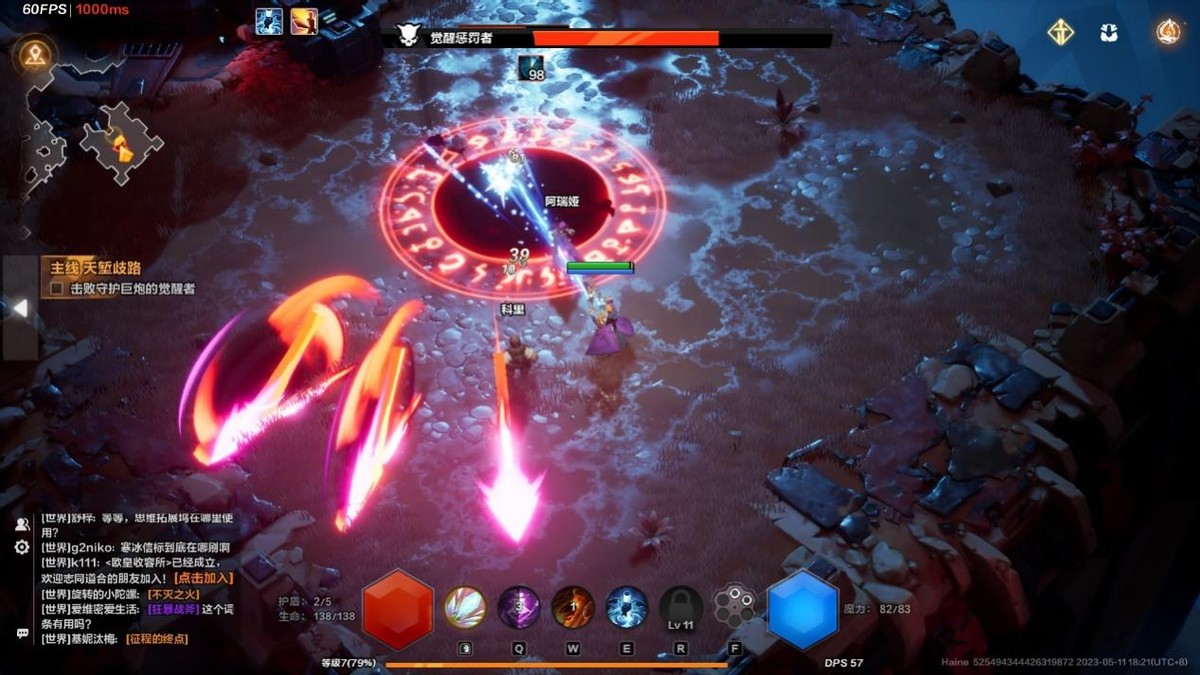Collapse the quest tracker with left arrow
The image size is (1200, 675).
pos(19,308)
